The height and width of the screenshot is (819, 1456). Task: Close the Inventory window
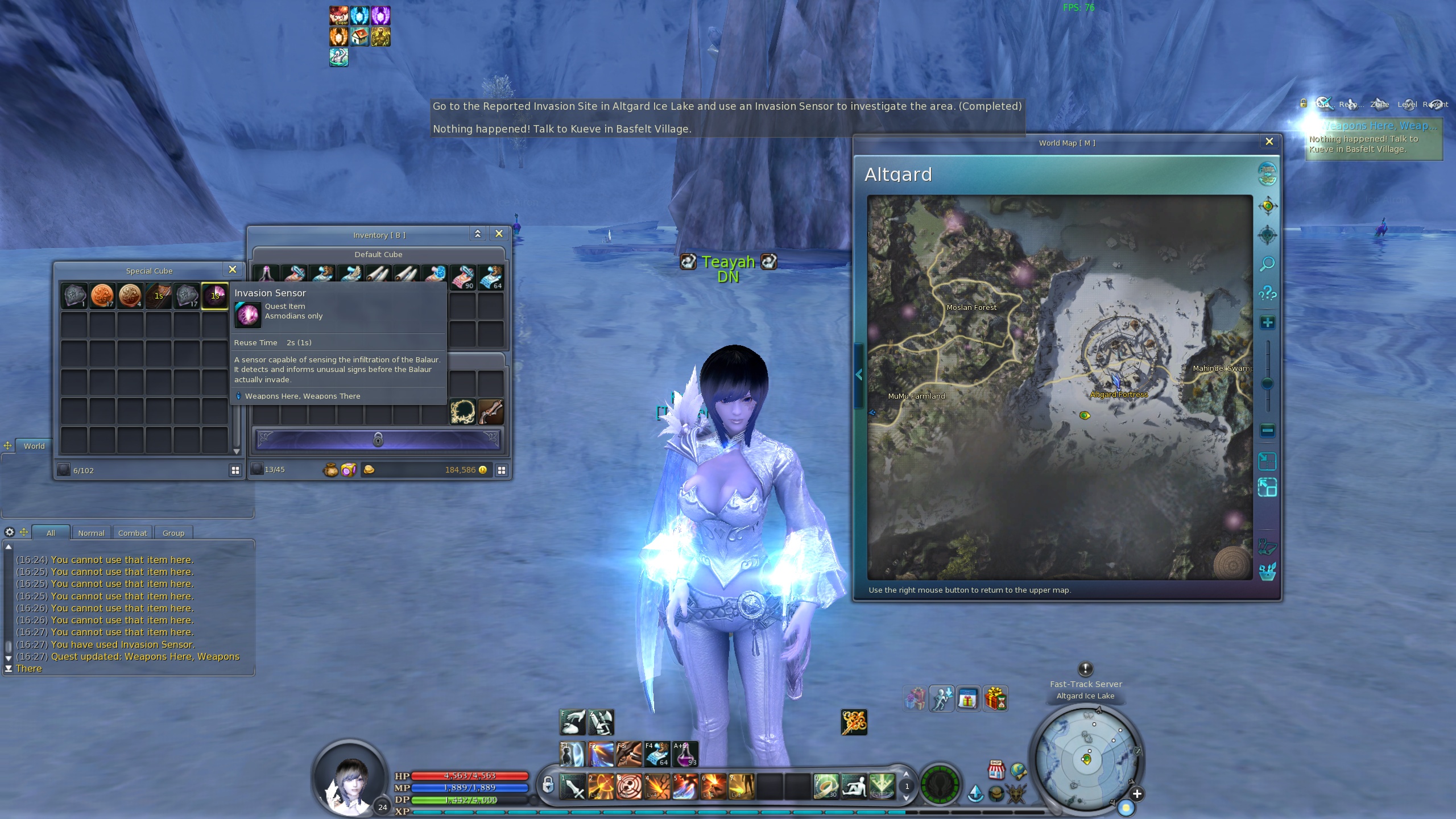499,234
